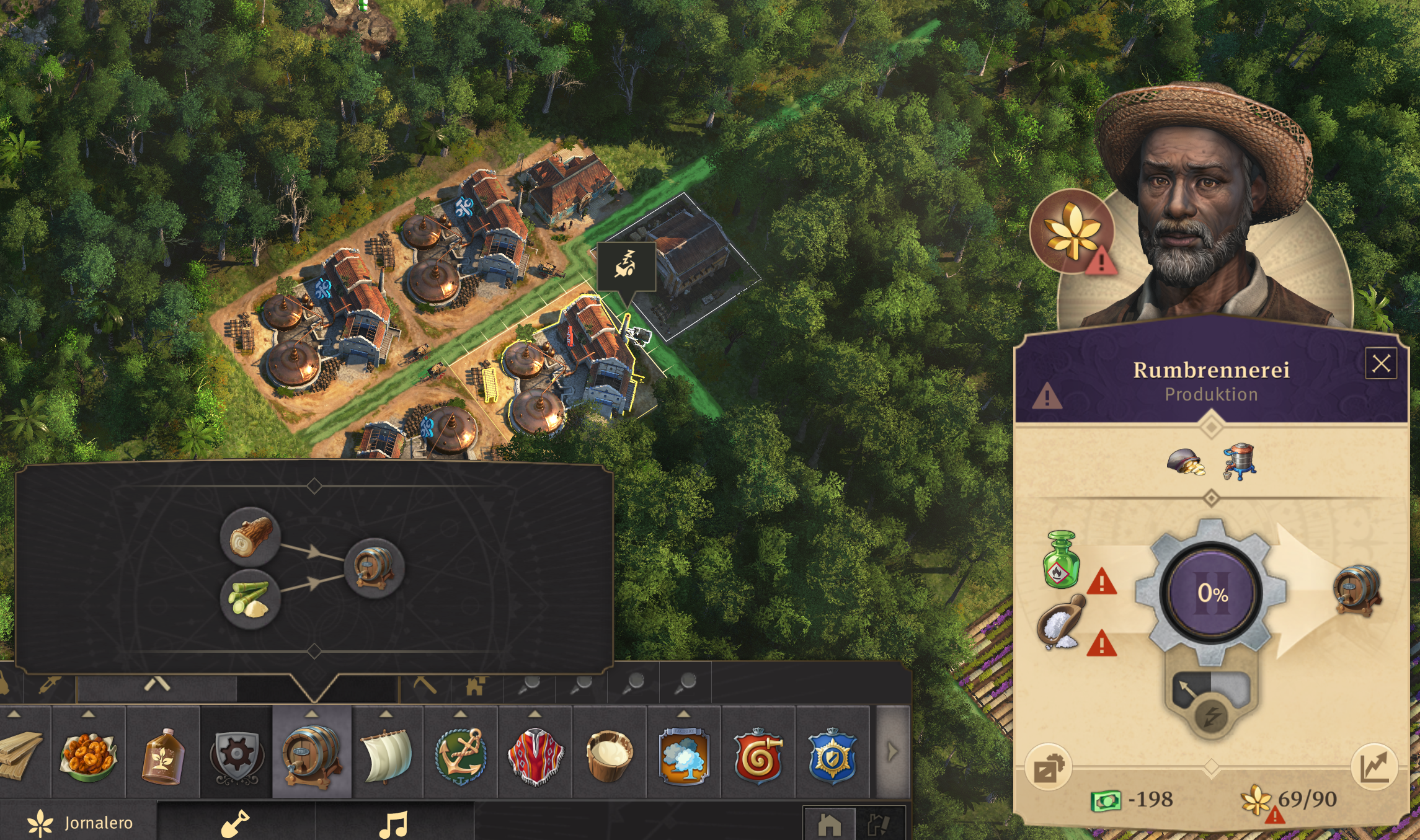The height and width of the screenshot is (840, 1420).
Task: Click the Jornalero workforce flower emblem
Action: [x=1072, y=232]
